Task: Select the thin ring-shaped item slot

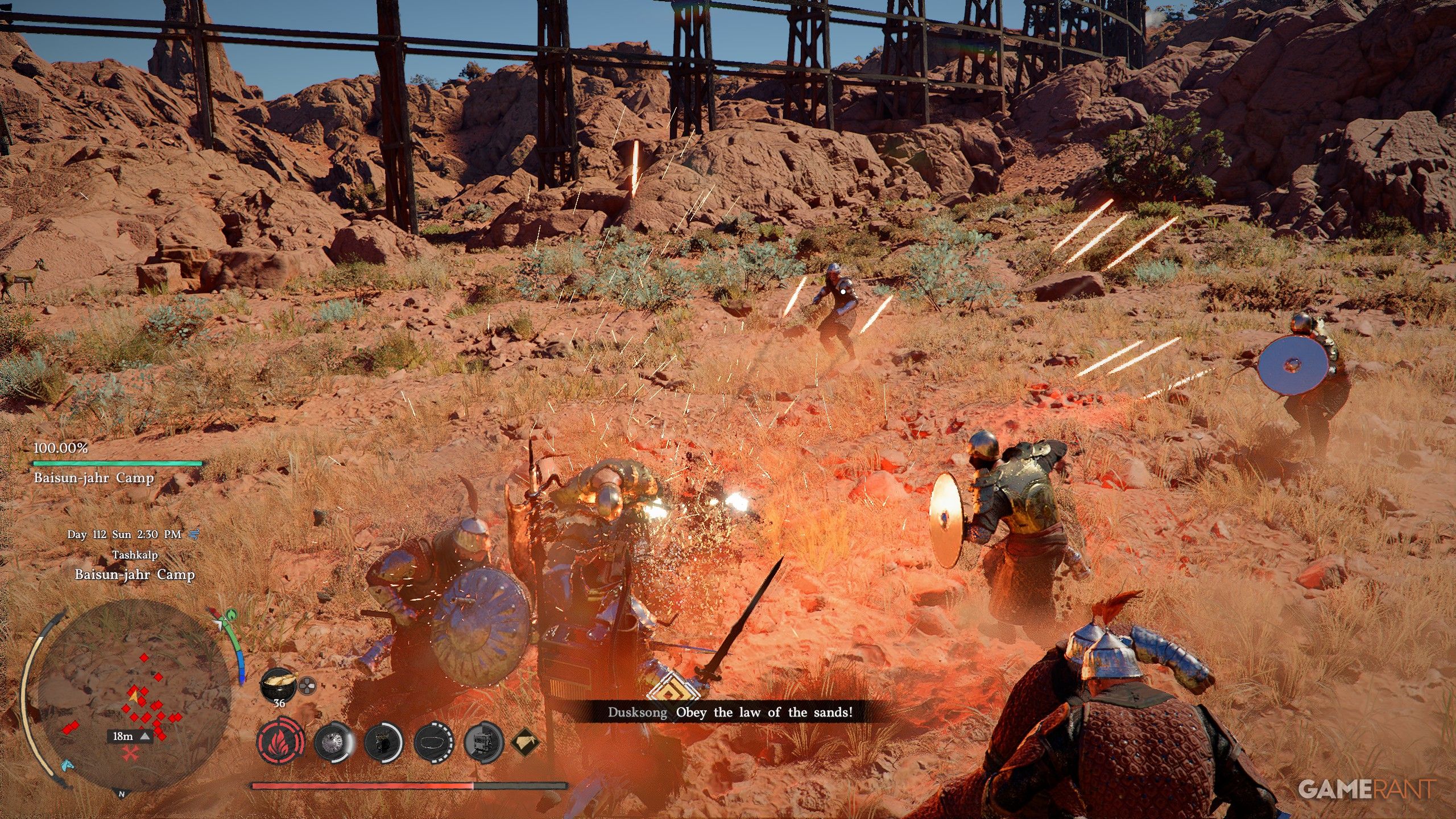Action: [433, 742]
